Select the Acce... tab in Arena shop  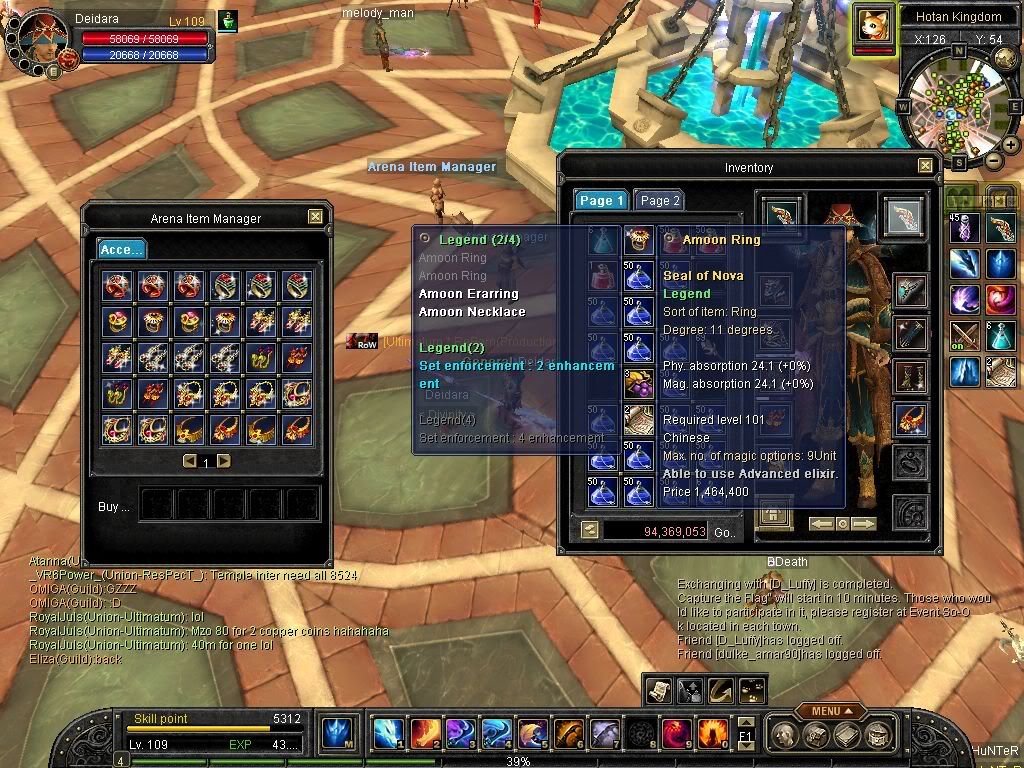click(x=120, y=249)
